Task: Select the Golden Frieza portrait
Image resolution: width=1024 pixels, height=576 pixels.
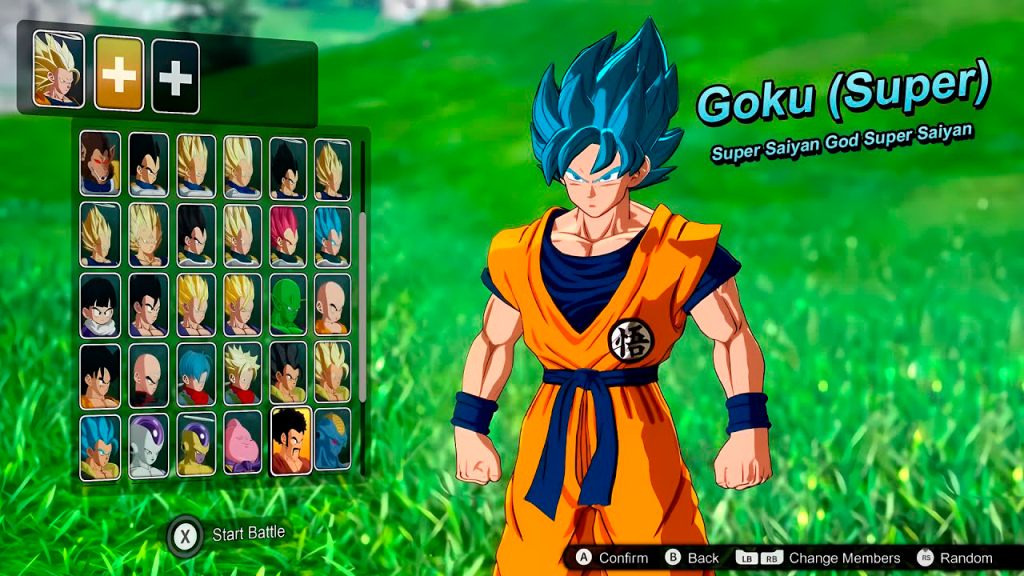Action: click(196, 444)
